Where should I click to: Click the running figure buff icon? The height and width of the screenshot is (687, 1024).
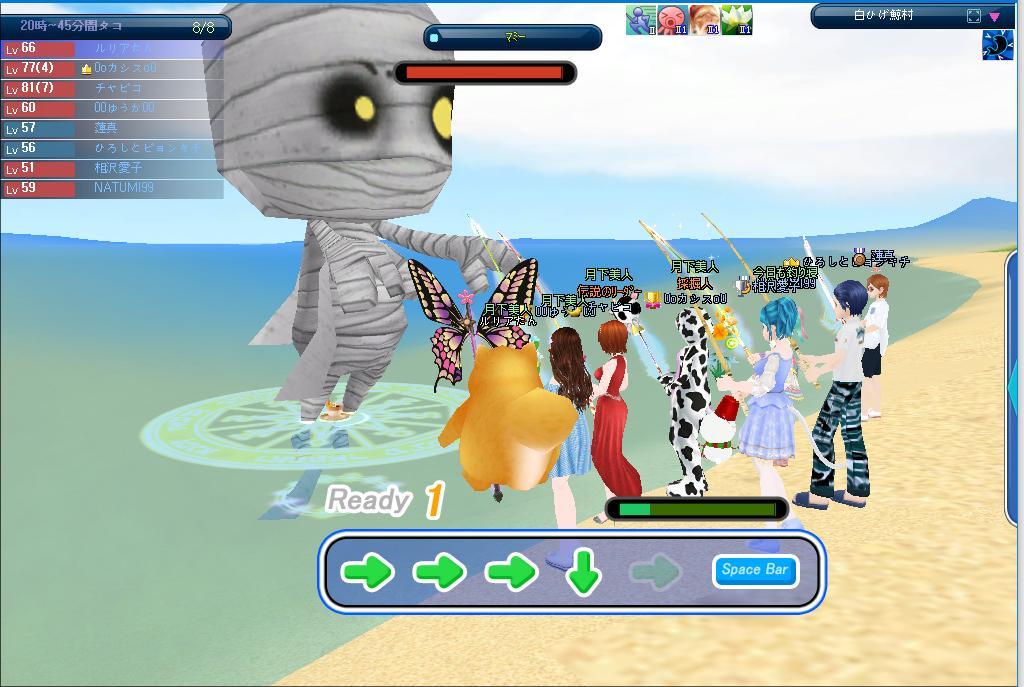(640, 20)
